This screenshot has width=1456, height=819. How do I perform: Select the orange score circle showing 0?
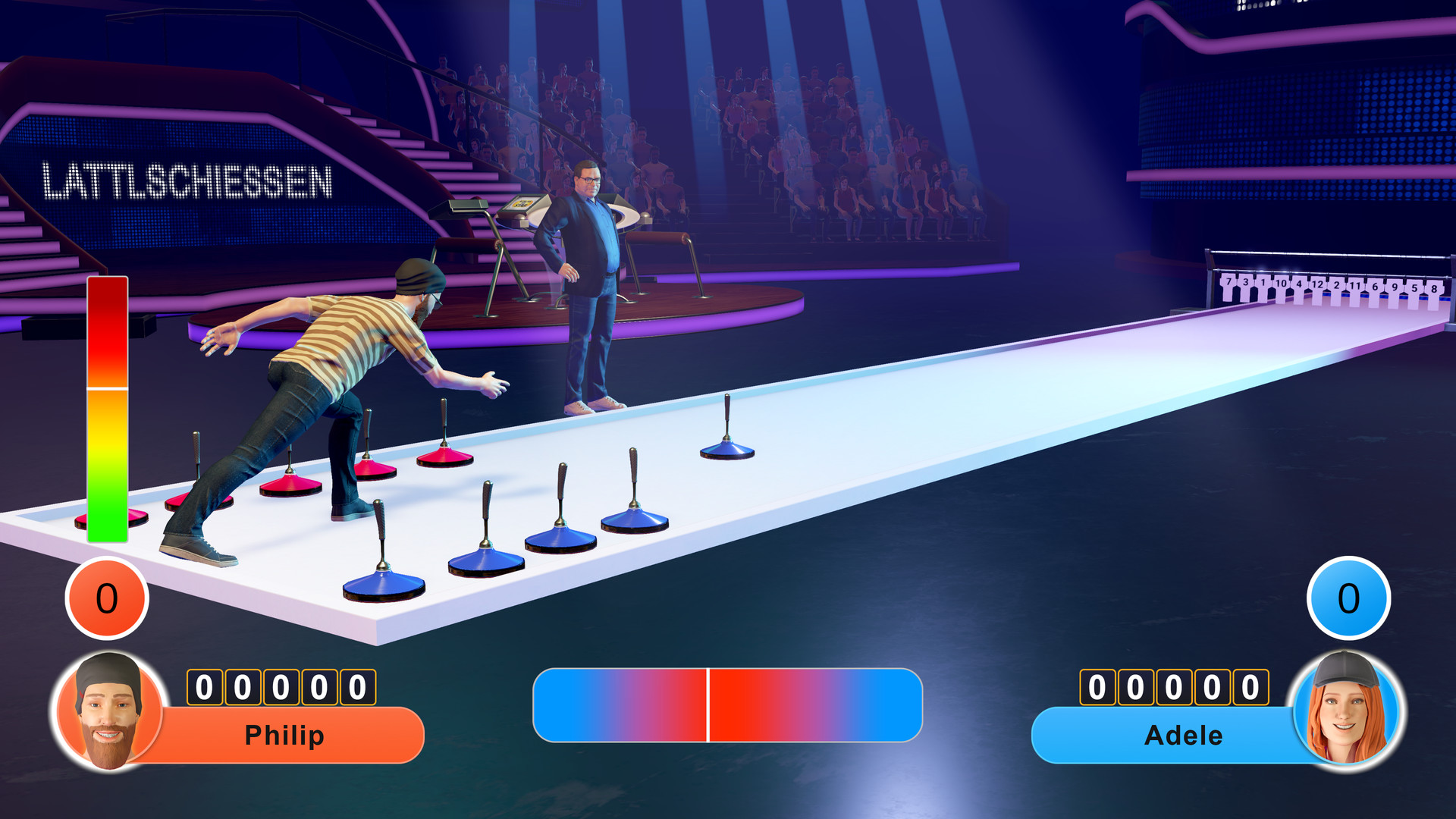[105, 598]
